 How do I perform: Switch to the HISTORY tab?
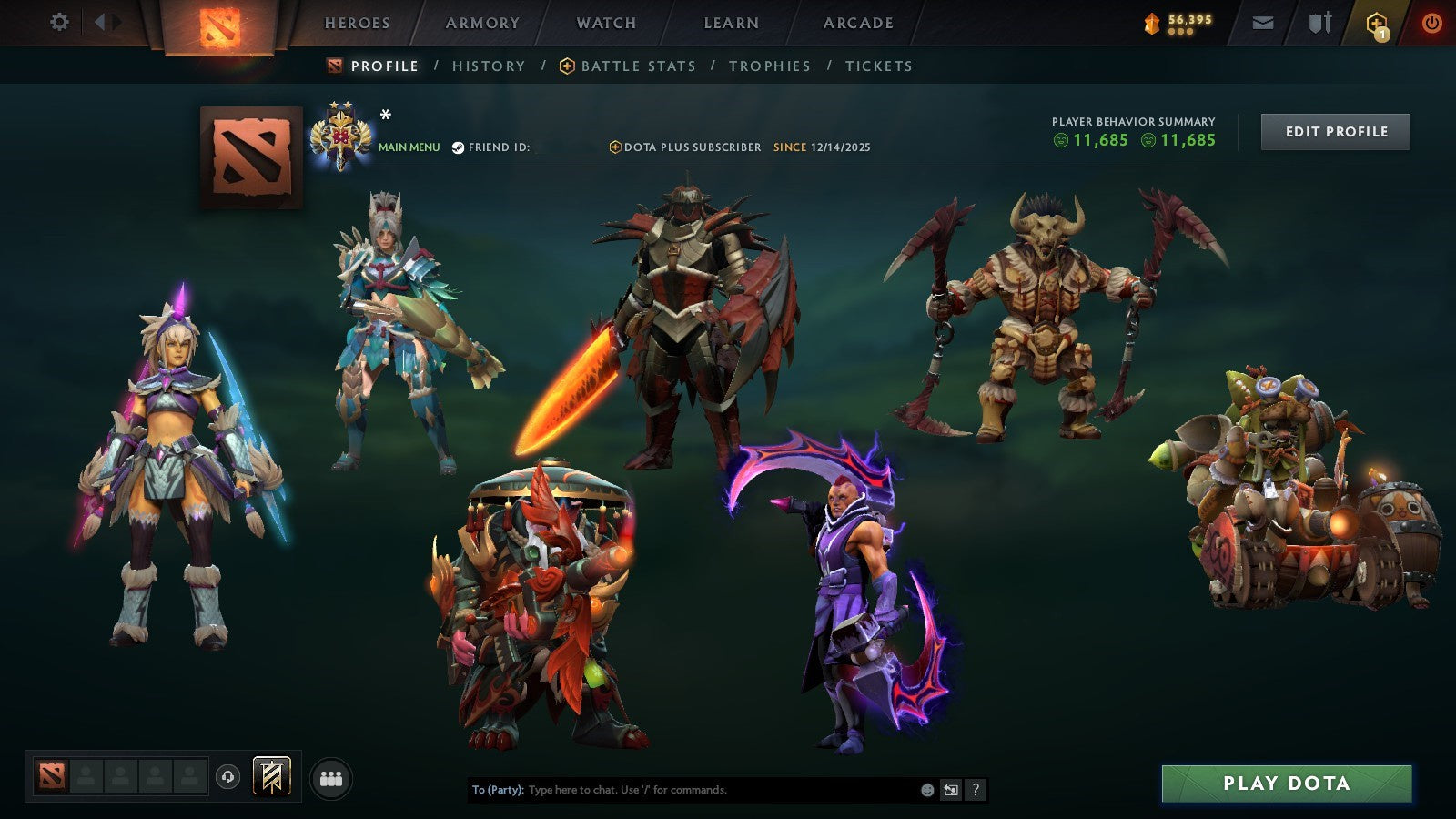coord(490,66)
